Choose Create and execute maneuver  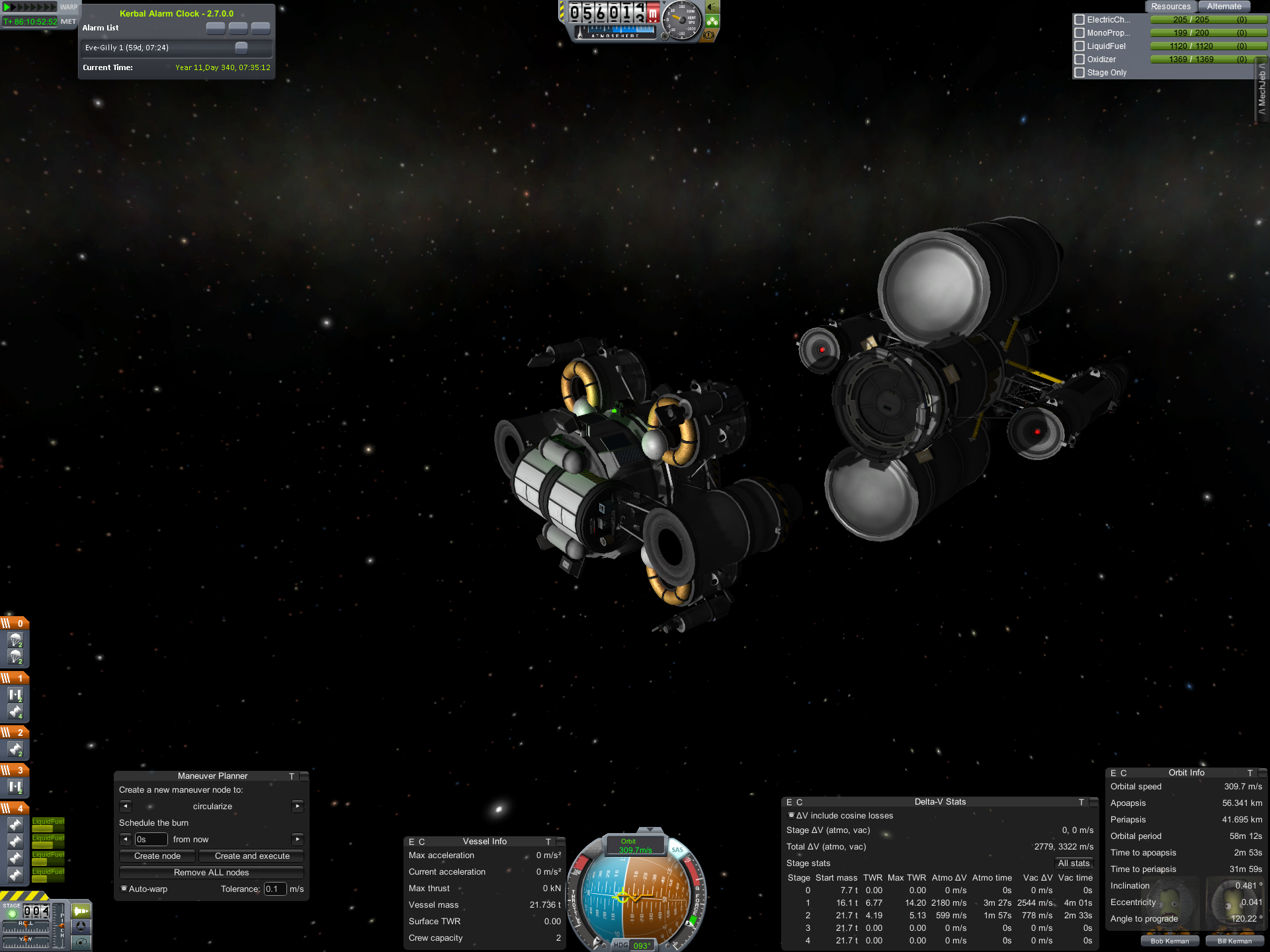pos(252,856)
